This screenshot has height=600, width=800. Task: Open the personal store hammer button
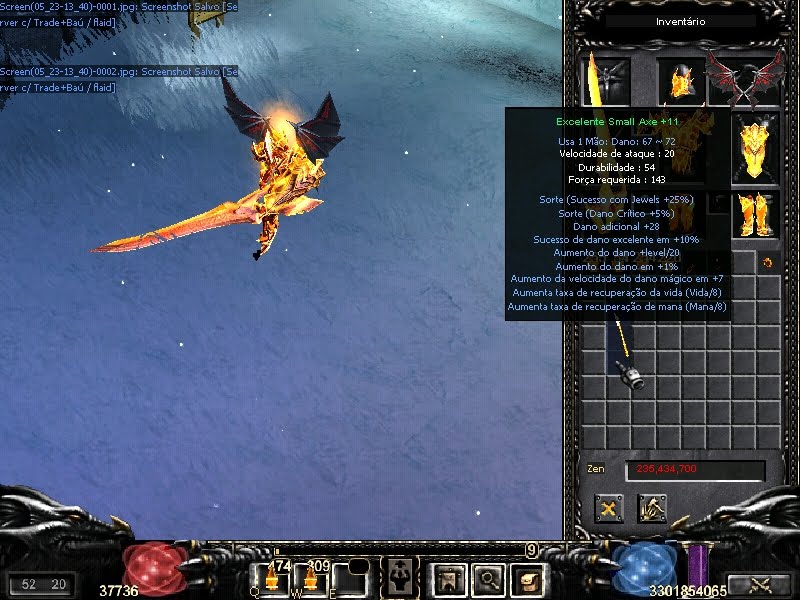coord(653,509)
